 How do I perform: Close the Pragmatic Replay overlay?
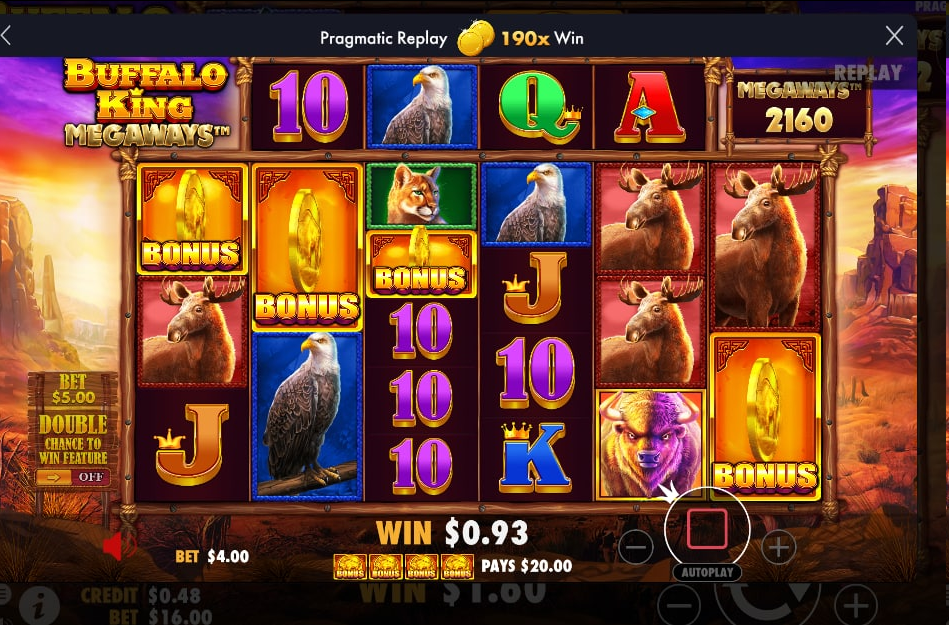895,37
